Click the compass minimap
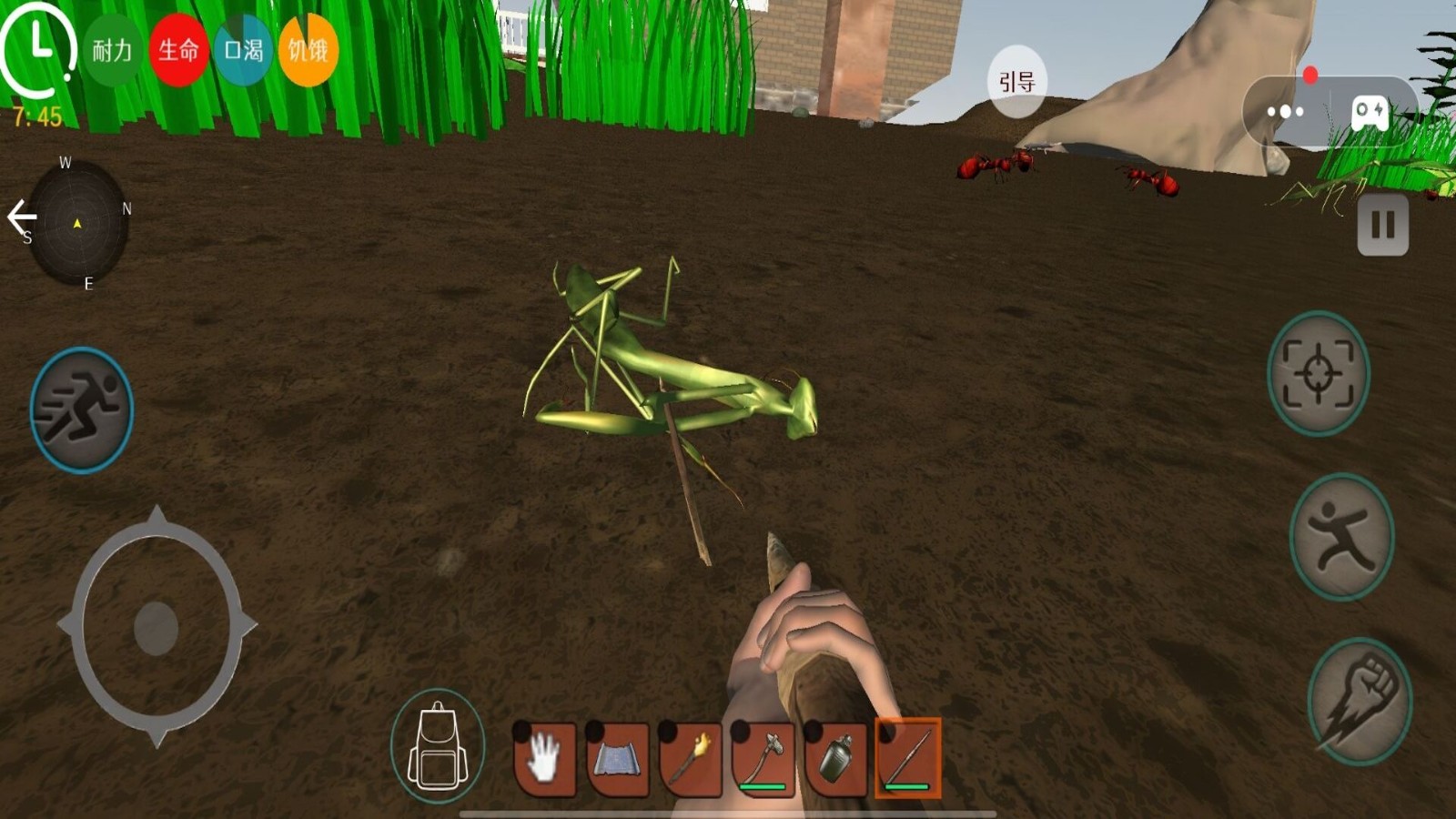 coord(78,223)
